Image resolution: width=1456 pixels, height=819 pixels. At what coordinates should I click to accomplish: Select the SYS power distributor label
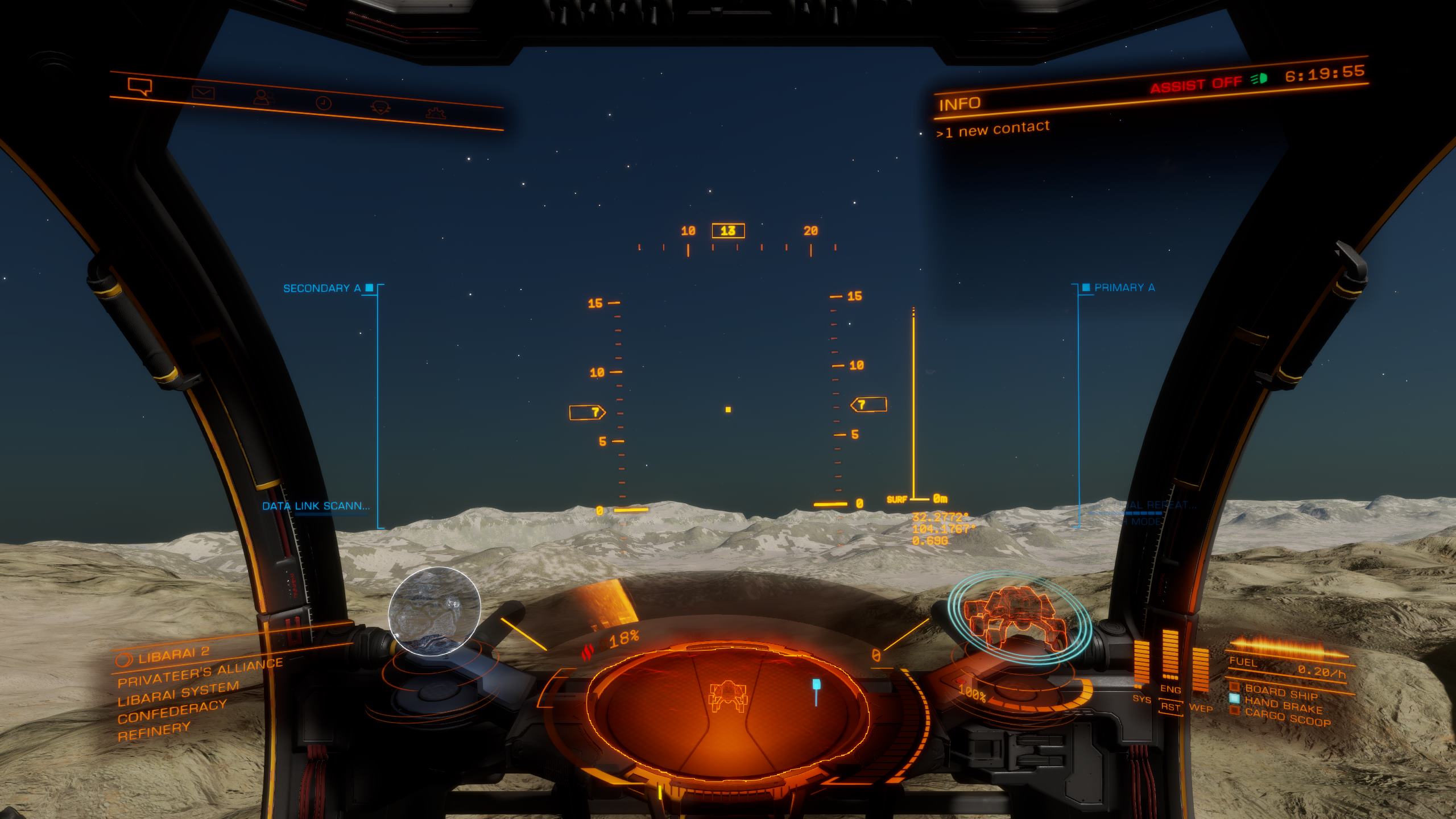[x=1141, y=698]
